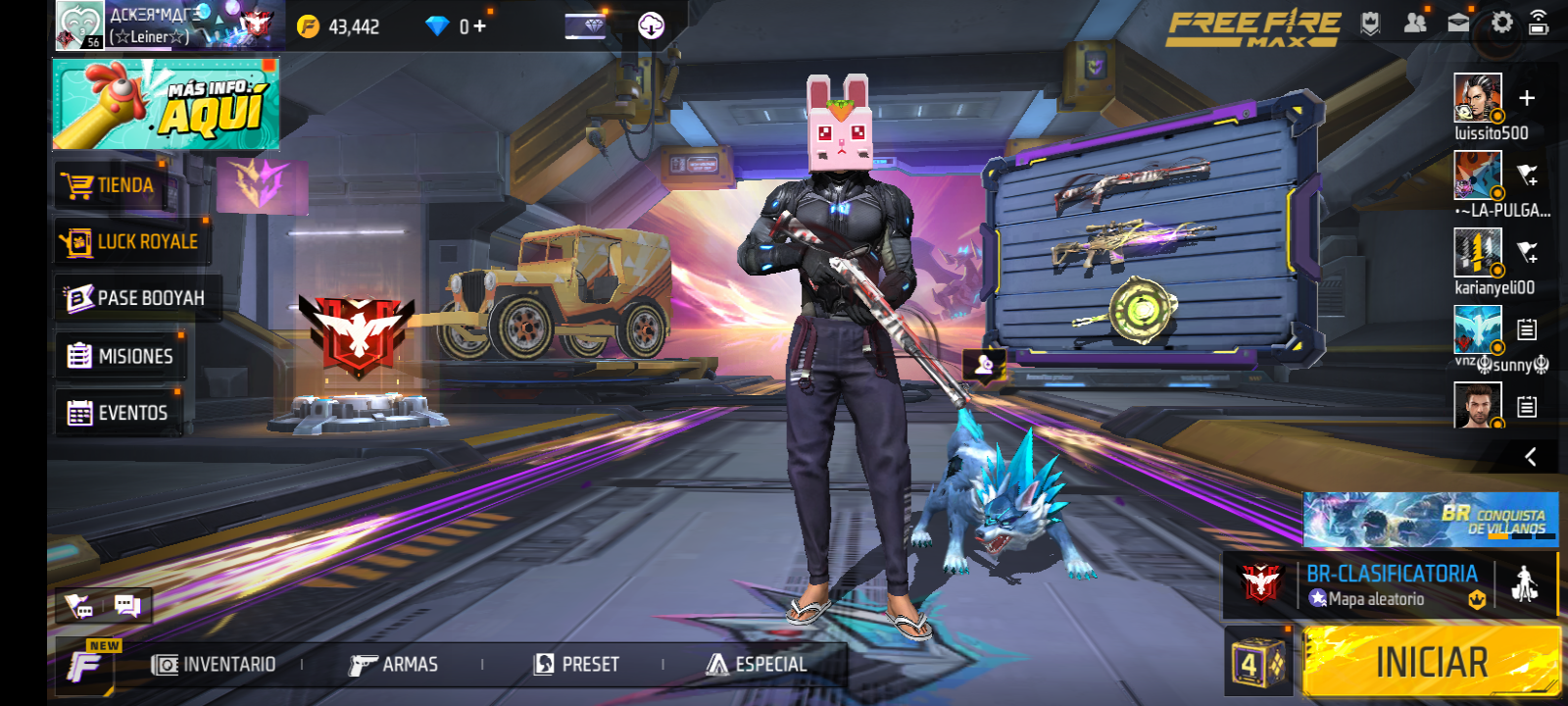Open the Pase Booyah menu

(136, 298)
